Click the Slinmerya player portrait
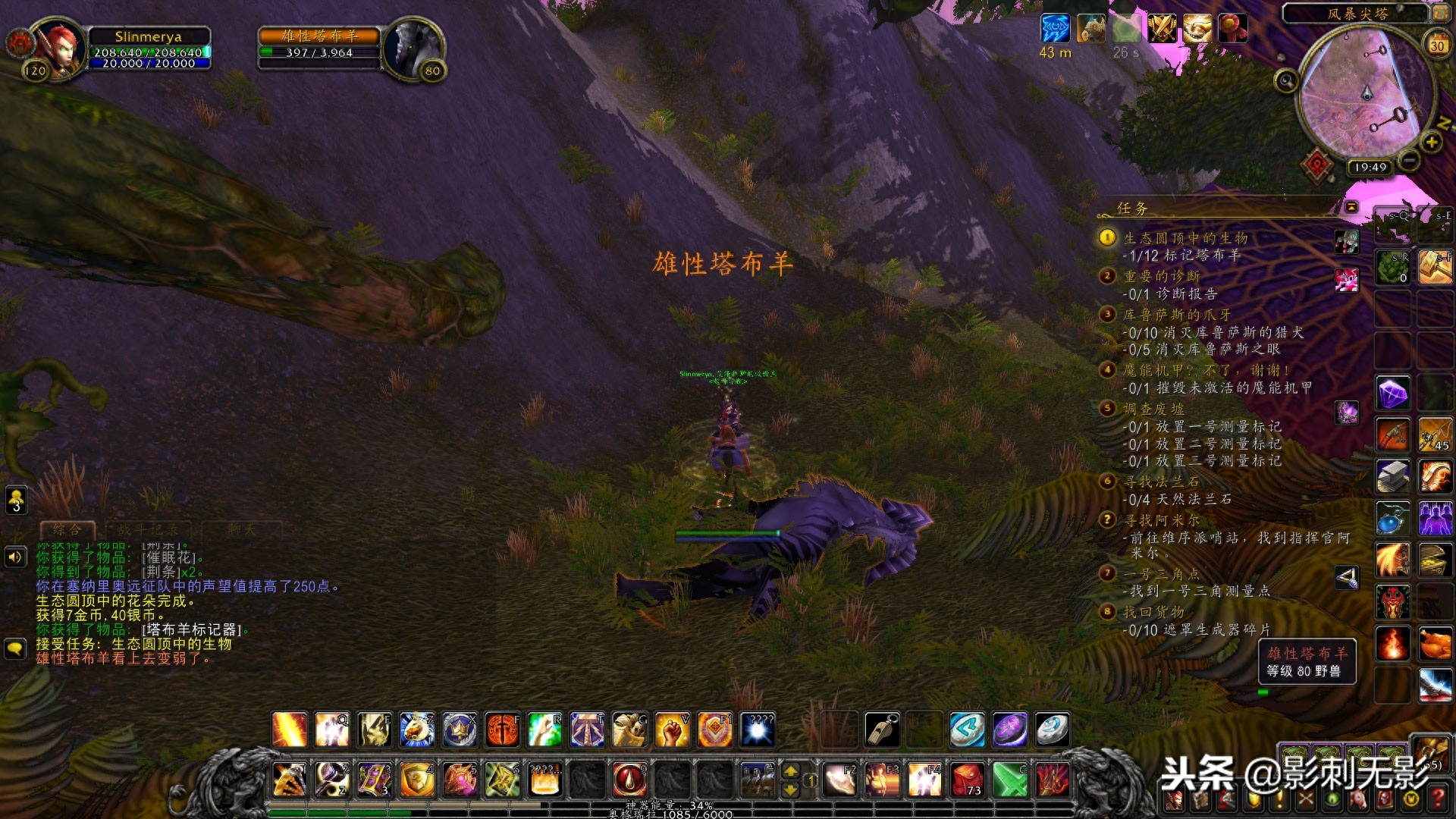 click(x=58, y=47)
